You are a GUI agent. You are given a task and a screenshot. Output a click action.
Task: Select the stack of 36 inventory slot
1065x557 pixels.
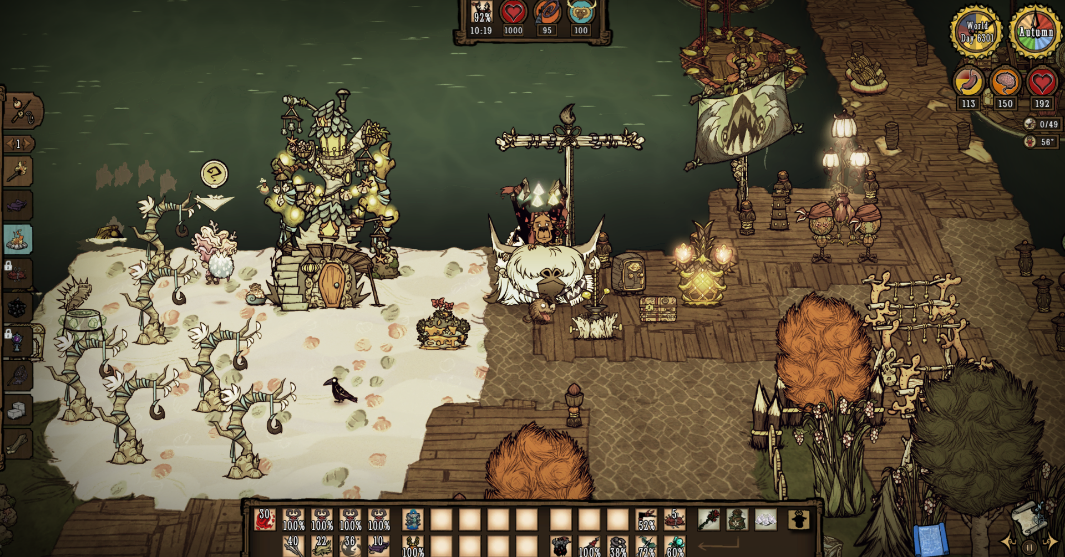coord(351,547)
